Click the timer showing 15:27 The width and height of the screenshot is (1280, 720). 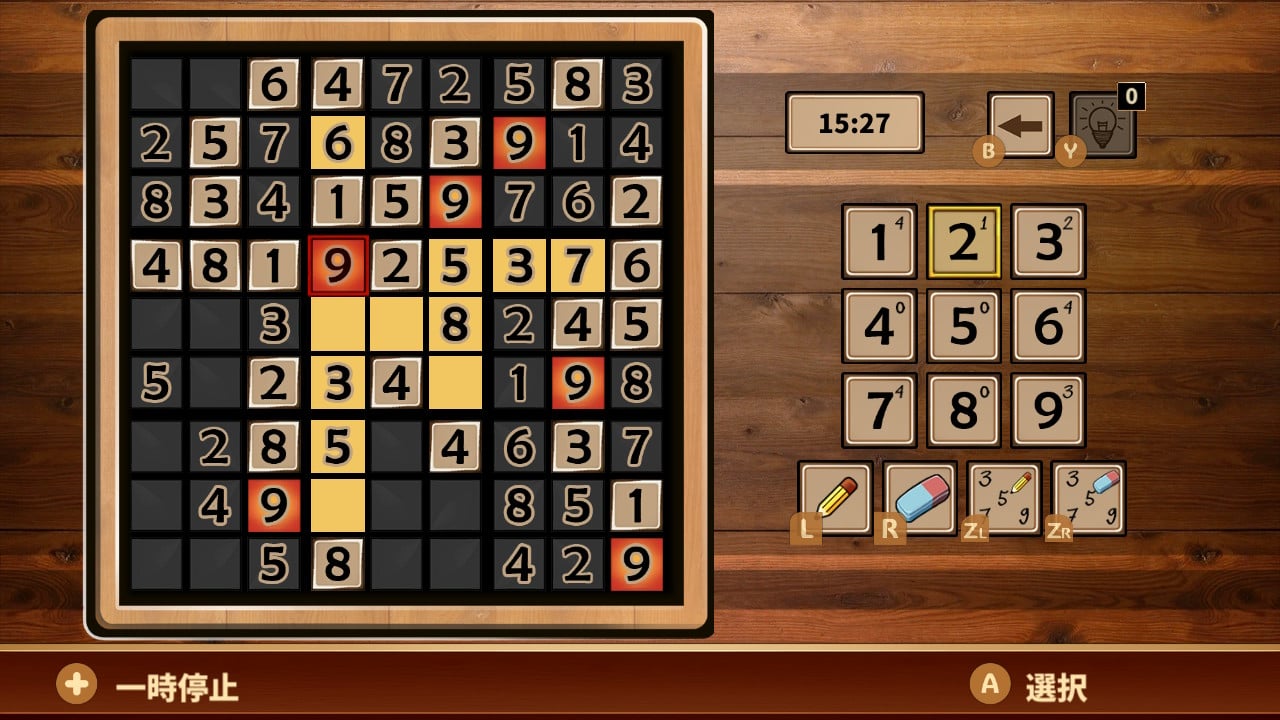854,122
